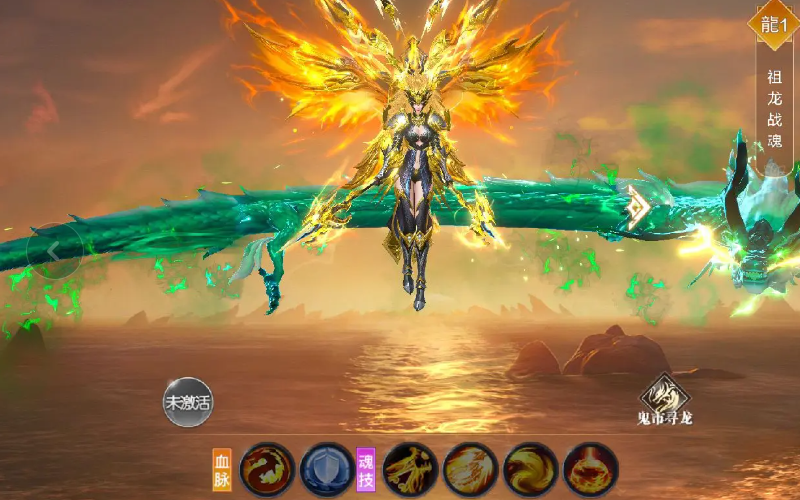Pick the golden swirl soul skill icon

[530, 469]
